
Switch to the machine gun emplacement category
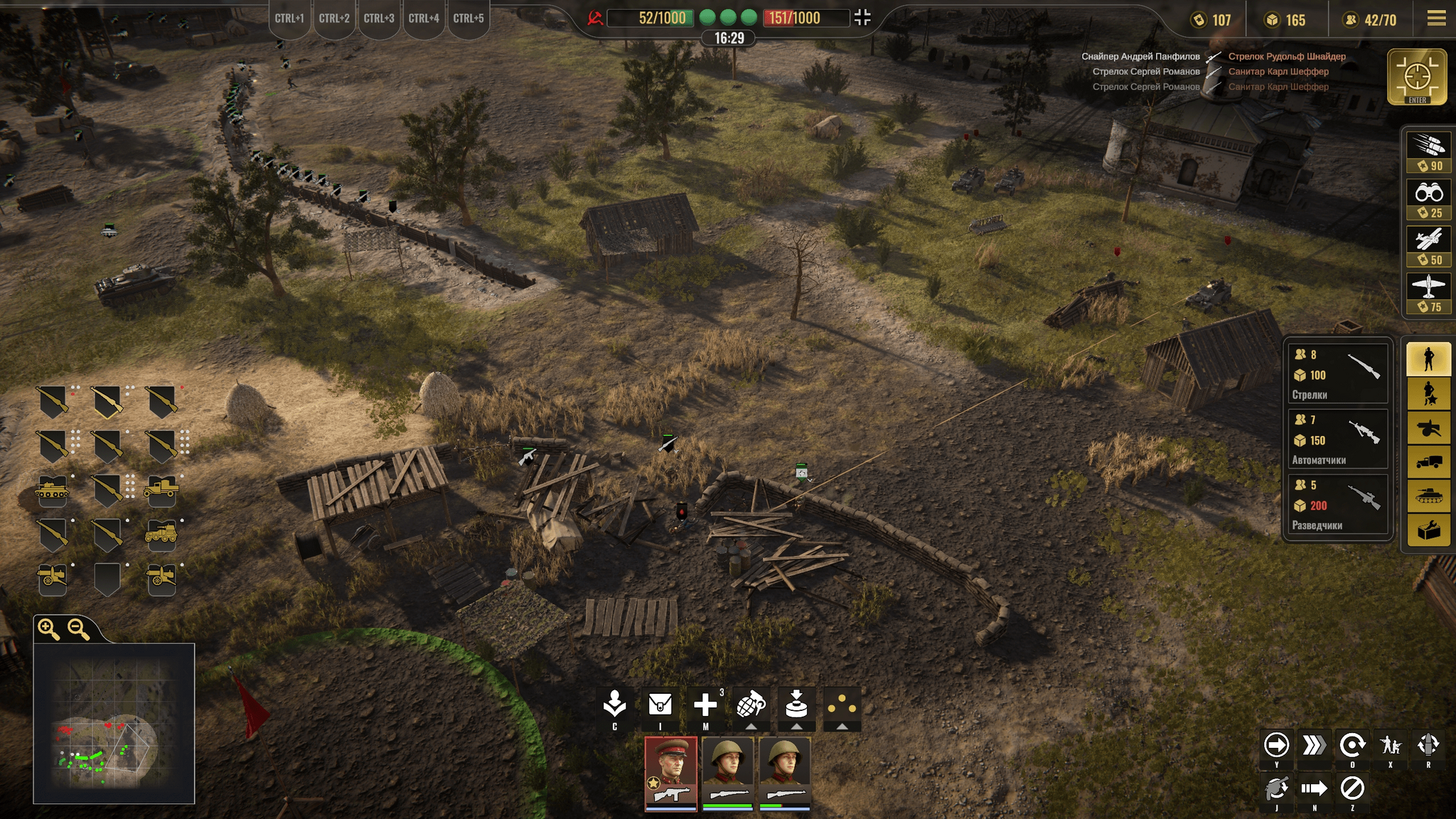pyautogui.click(x=1428, y=429)
